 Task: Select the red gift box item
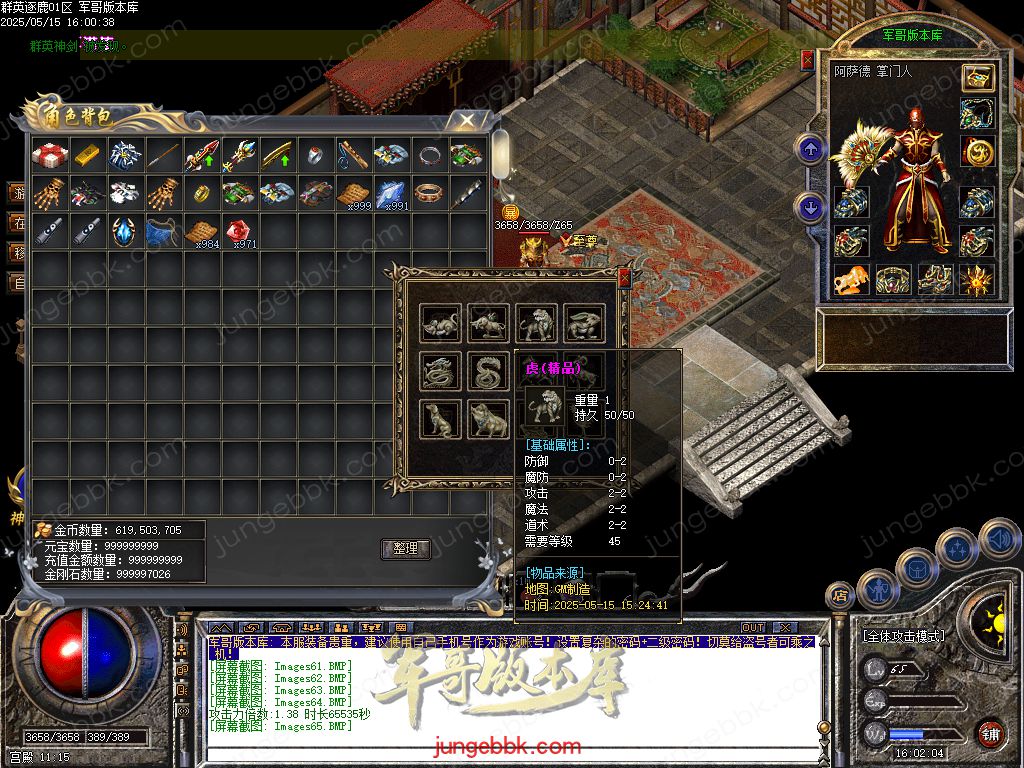point(49,156)
